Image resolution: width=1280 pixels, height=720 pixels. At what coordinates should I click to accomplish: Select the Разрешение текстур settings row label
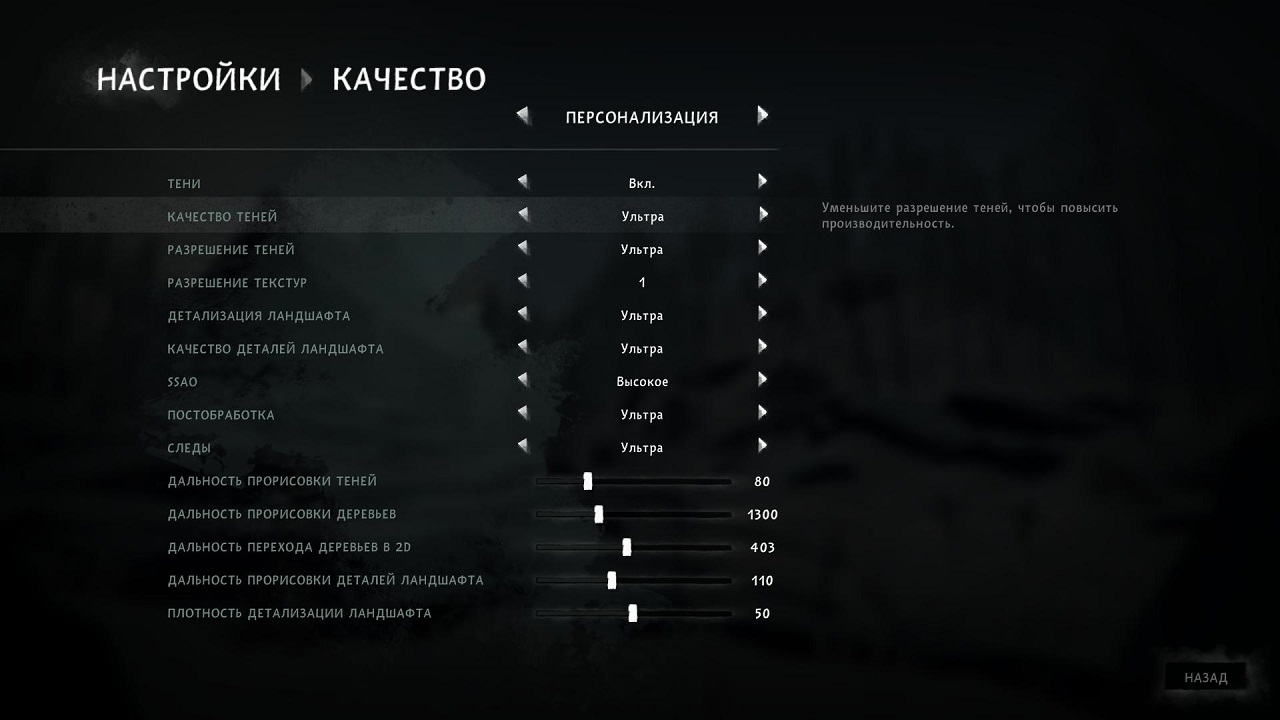(x=237, y=283)
